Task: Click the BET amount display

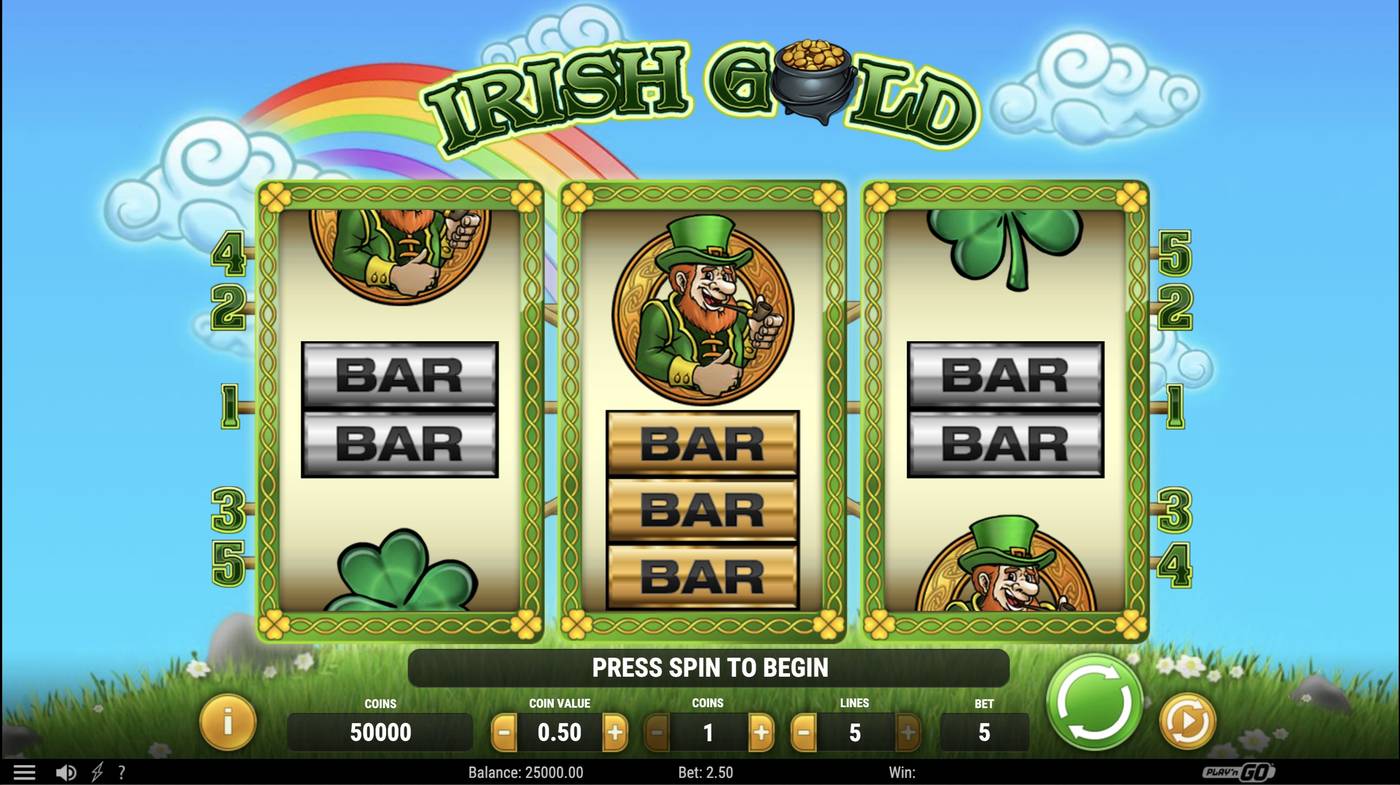Action: pos(984,732)
